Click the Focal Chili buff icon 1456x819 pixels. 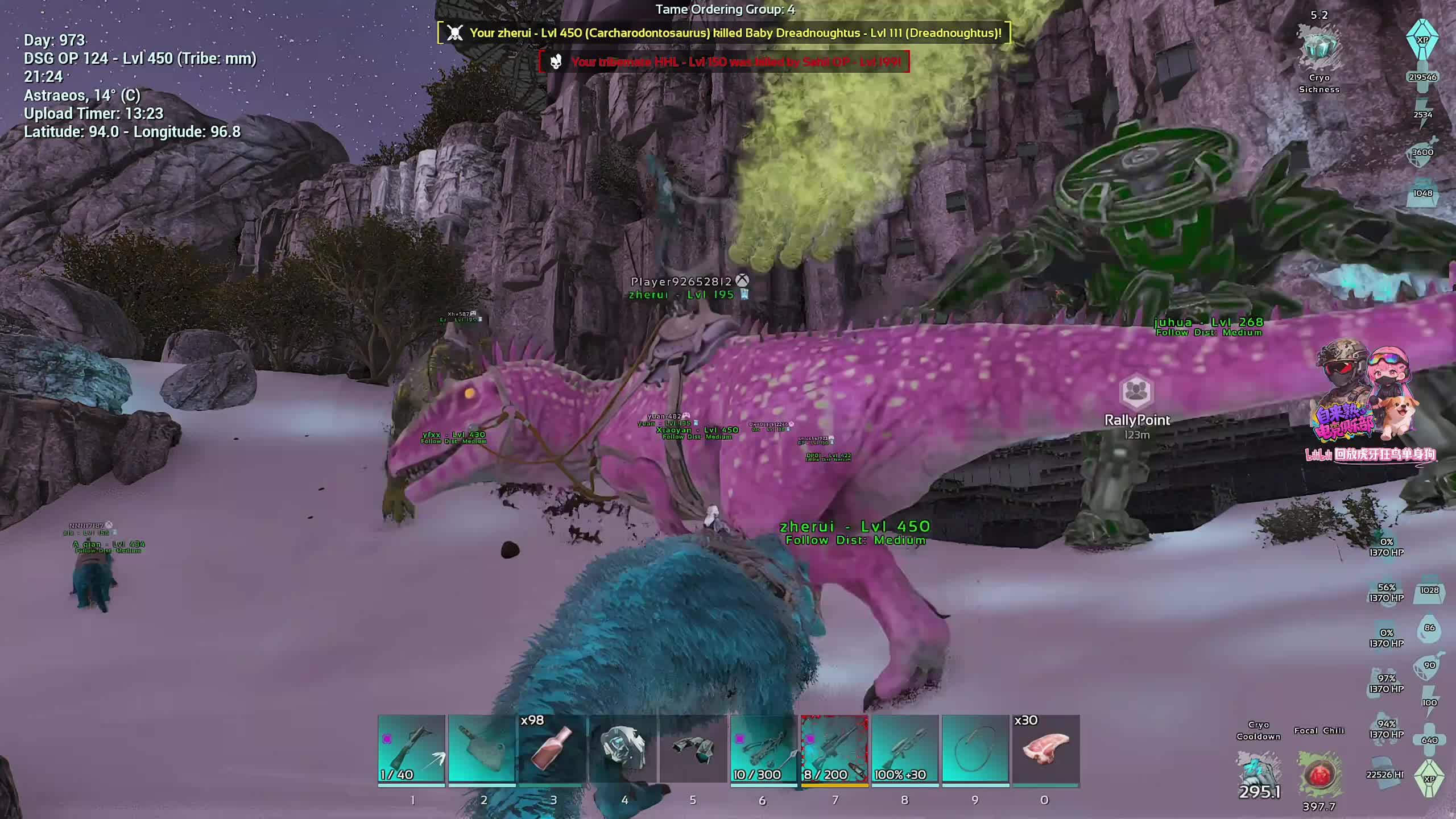pos(1319,773)
